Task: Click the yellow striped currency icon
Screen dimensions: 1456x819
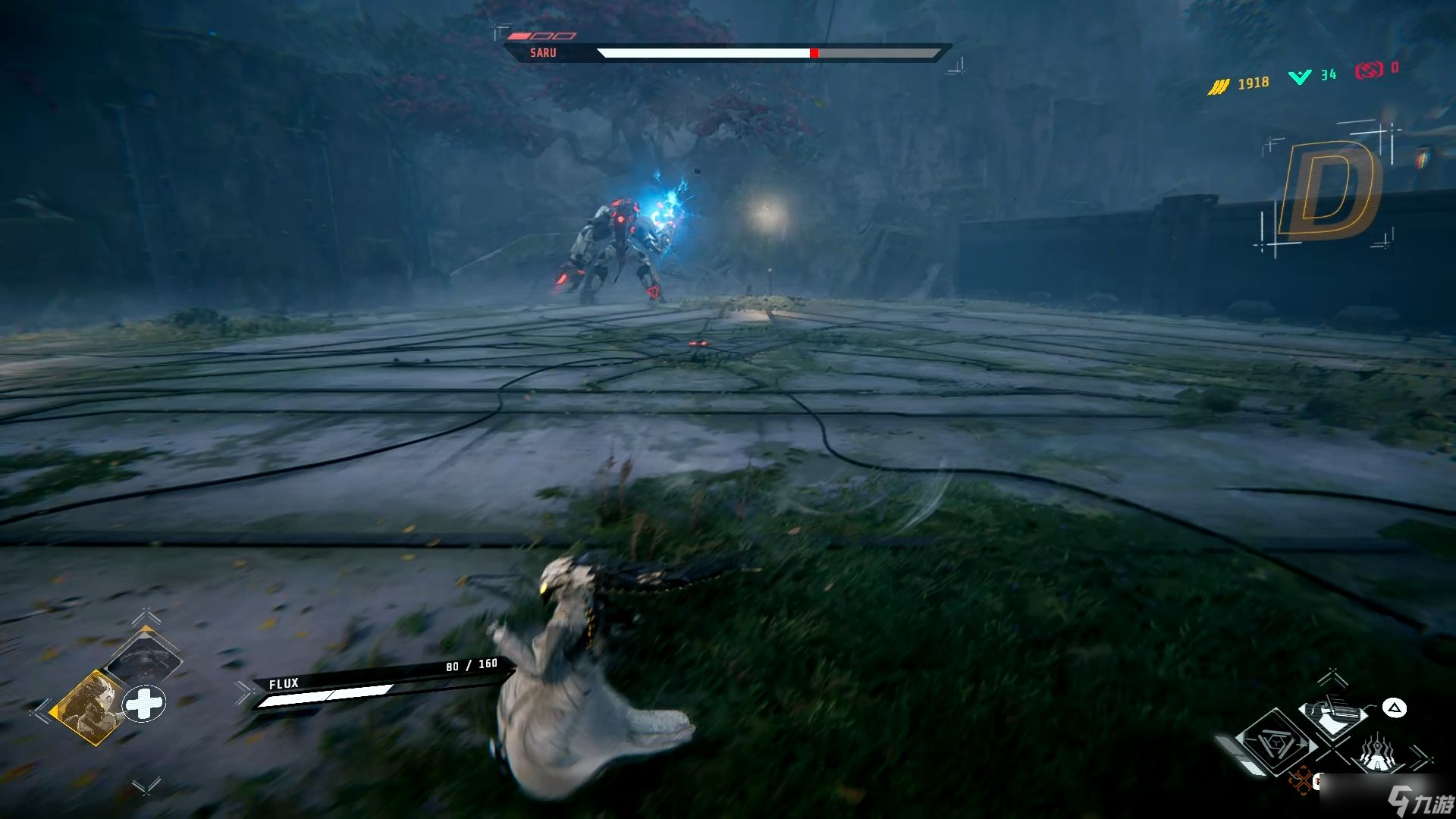Action: click(x=1218, y=87)
